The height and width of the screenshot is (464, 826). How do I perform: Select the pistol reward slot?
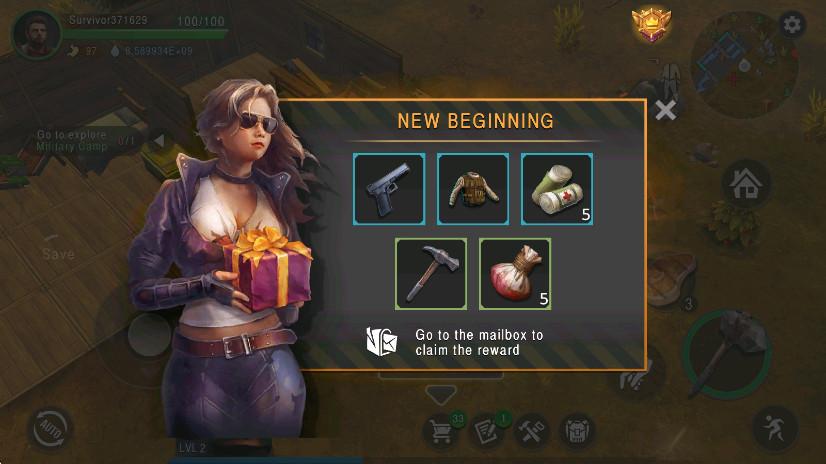[x=389, y=188]
